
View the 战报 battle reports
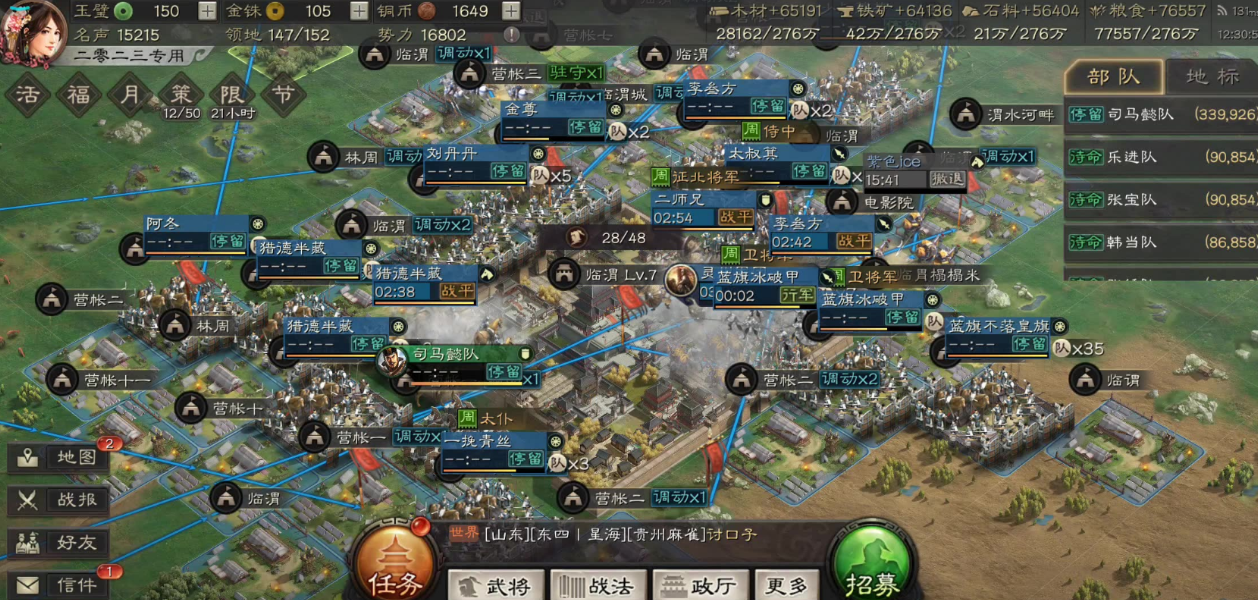pos(60,500)
